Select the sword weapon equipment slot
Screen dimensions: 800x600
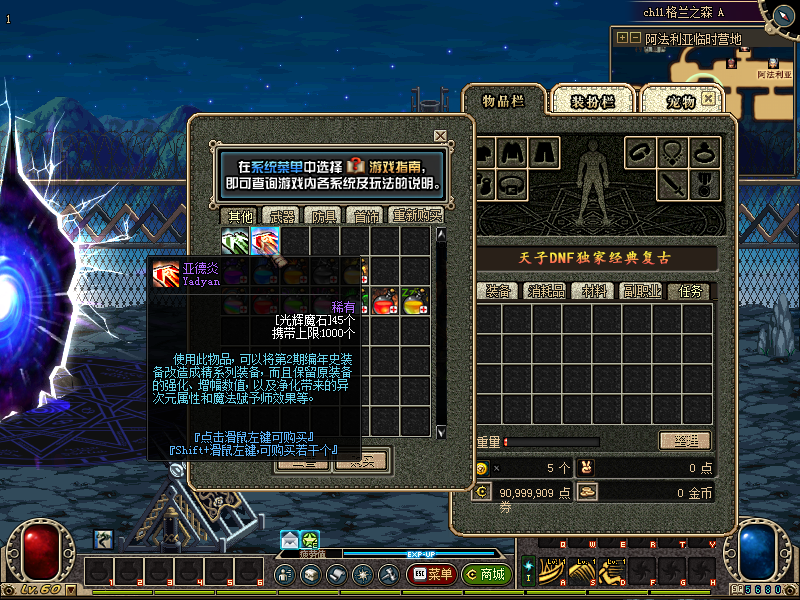click(x=673, y=184)
